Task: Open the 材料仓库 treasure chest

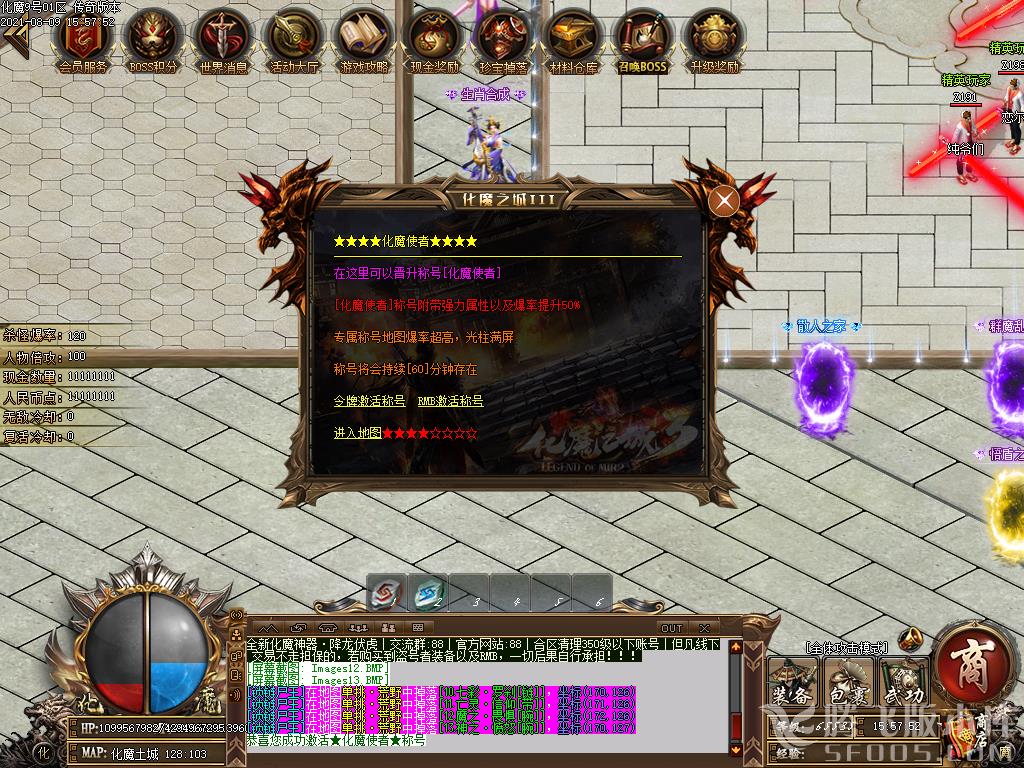Action: tap(573, 37)
